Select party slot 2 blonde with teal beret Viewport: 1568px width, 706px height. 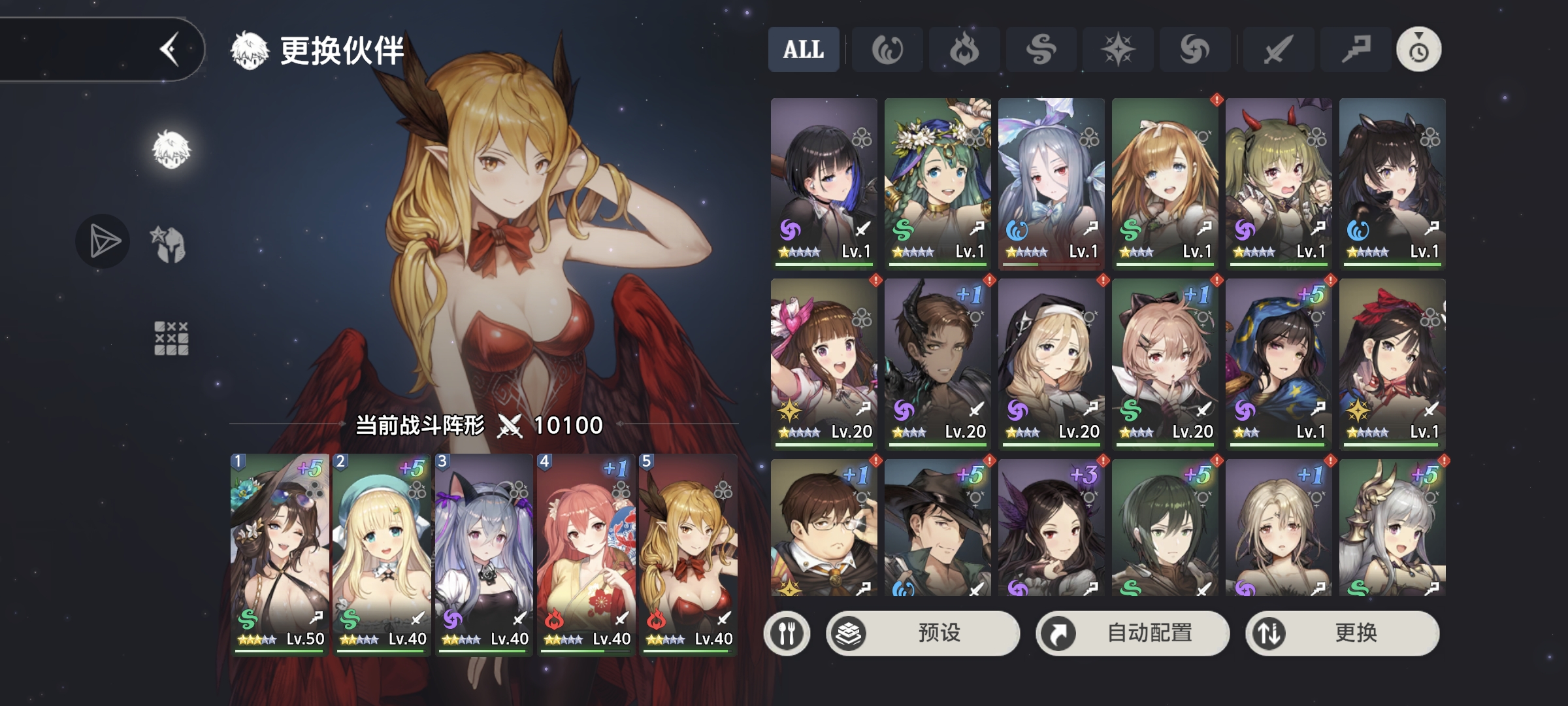tap(382, 552)
